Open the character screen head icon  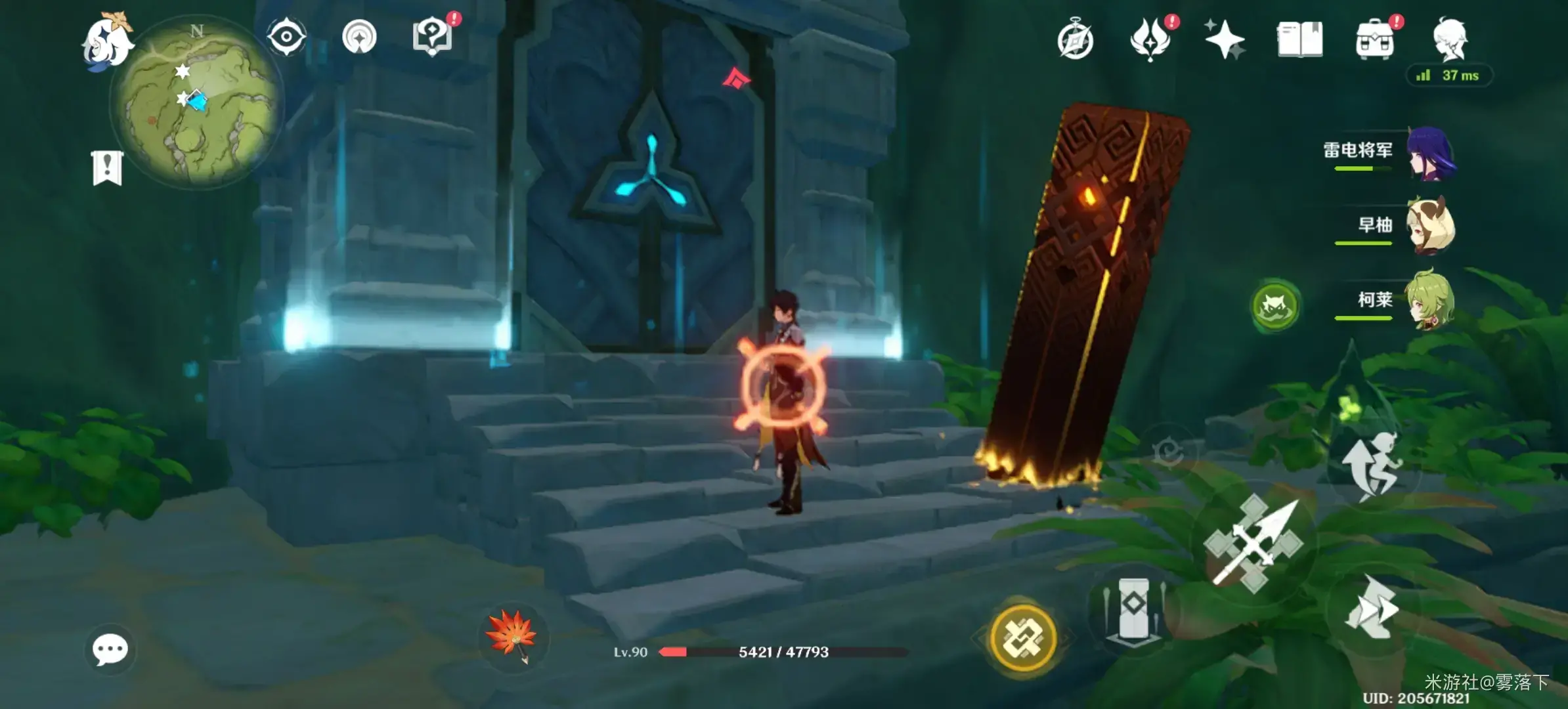coord(1450,39)
